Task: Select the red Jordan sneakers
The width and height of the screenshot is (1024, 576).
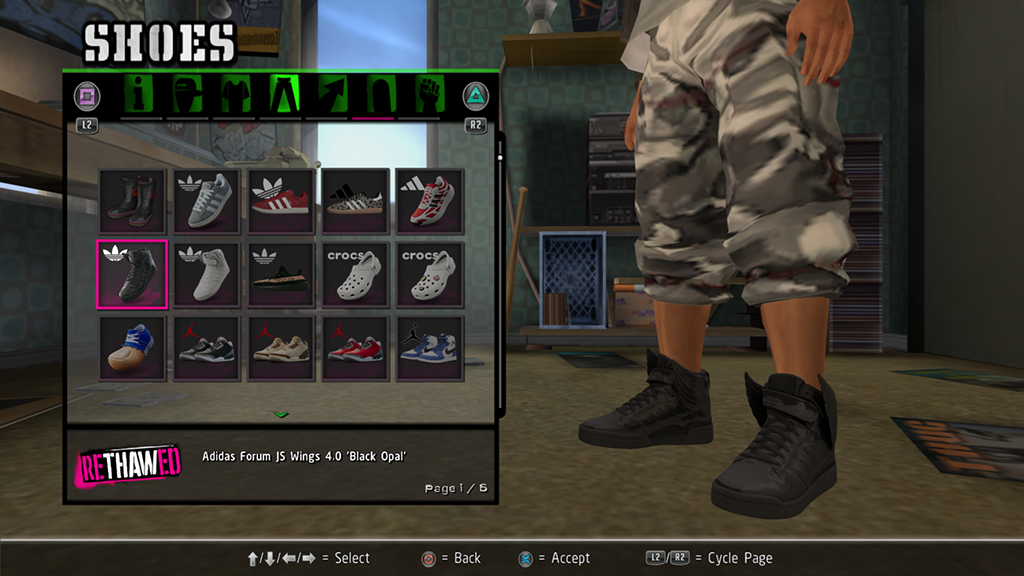Action: click(355, 348)
